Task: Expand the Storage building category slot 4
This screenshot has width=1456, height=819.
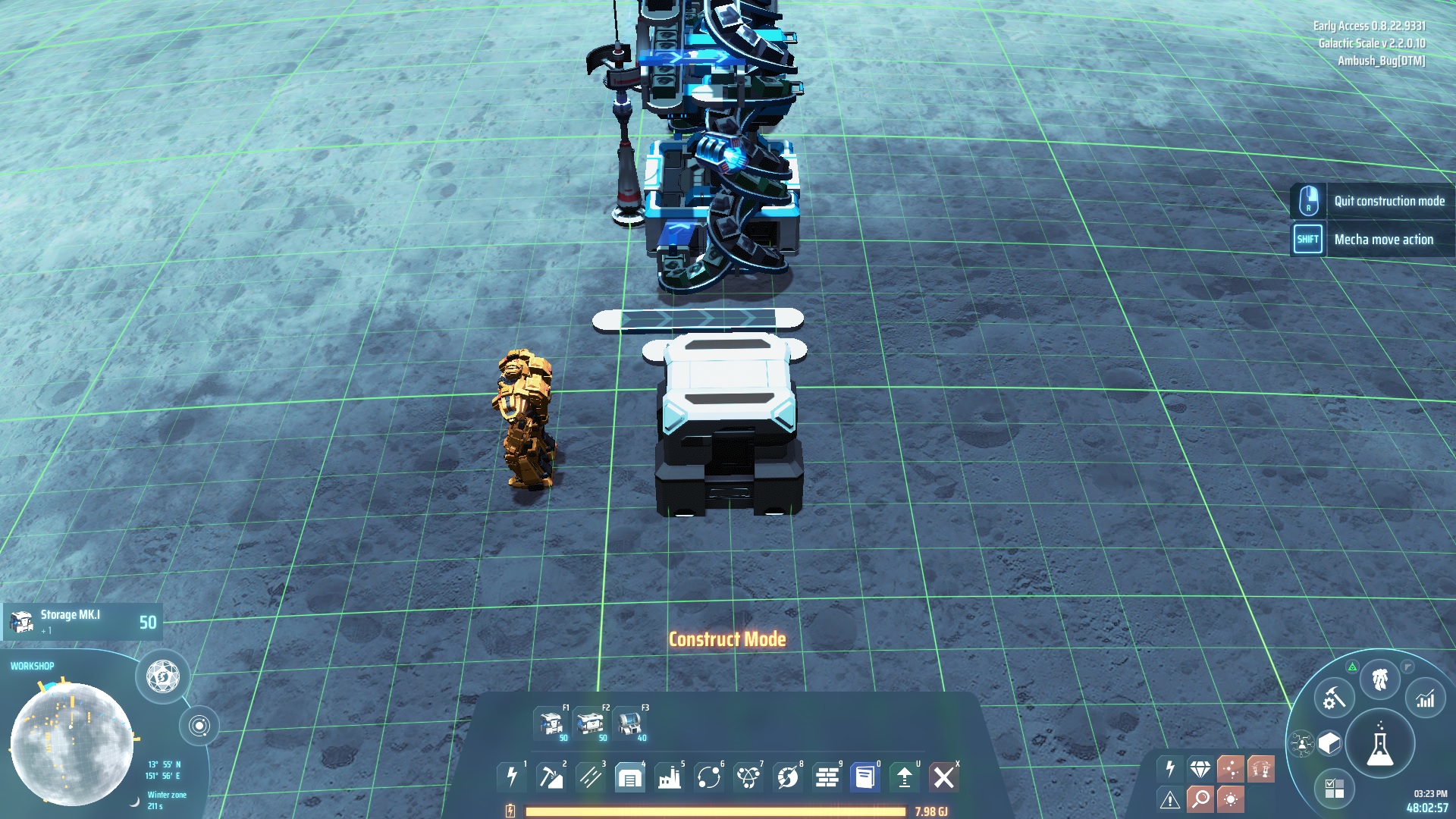Action: pos(630,777)
